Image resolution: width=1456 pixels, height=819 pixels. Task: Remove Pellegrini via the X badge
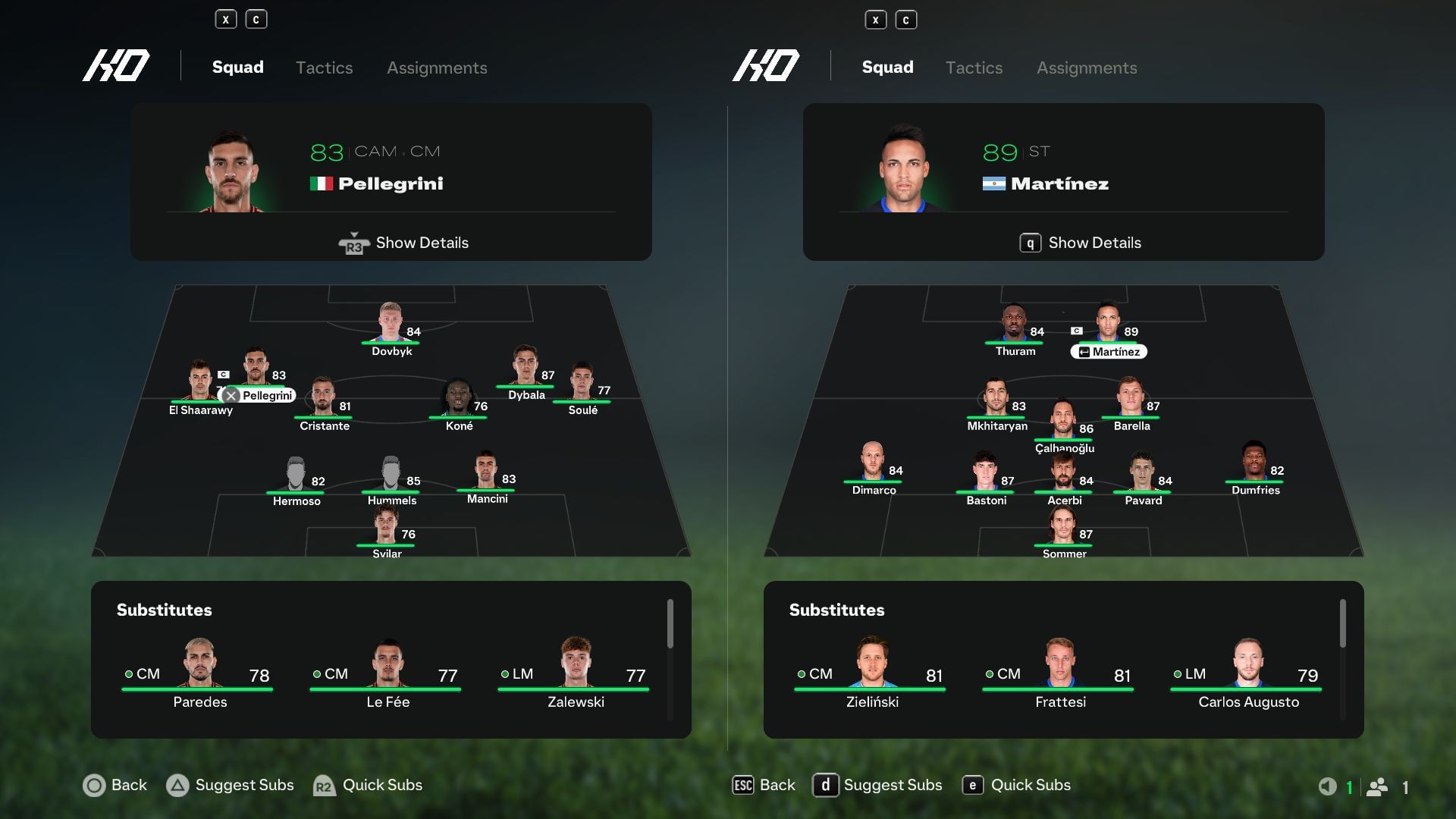coord(229,395)
